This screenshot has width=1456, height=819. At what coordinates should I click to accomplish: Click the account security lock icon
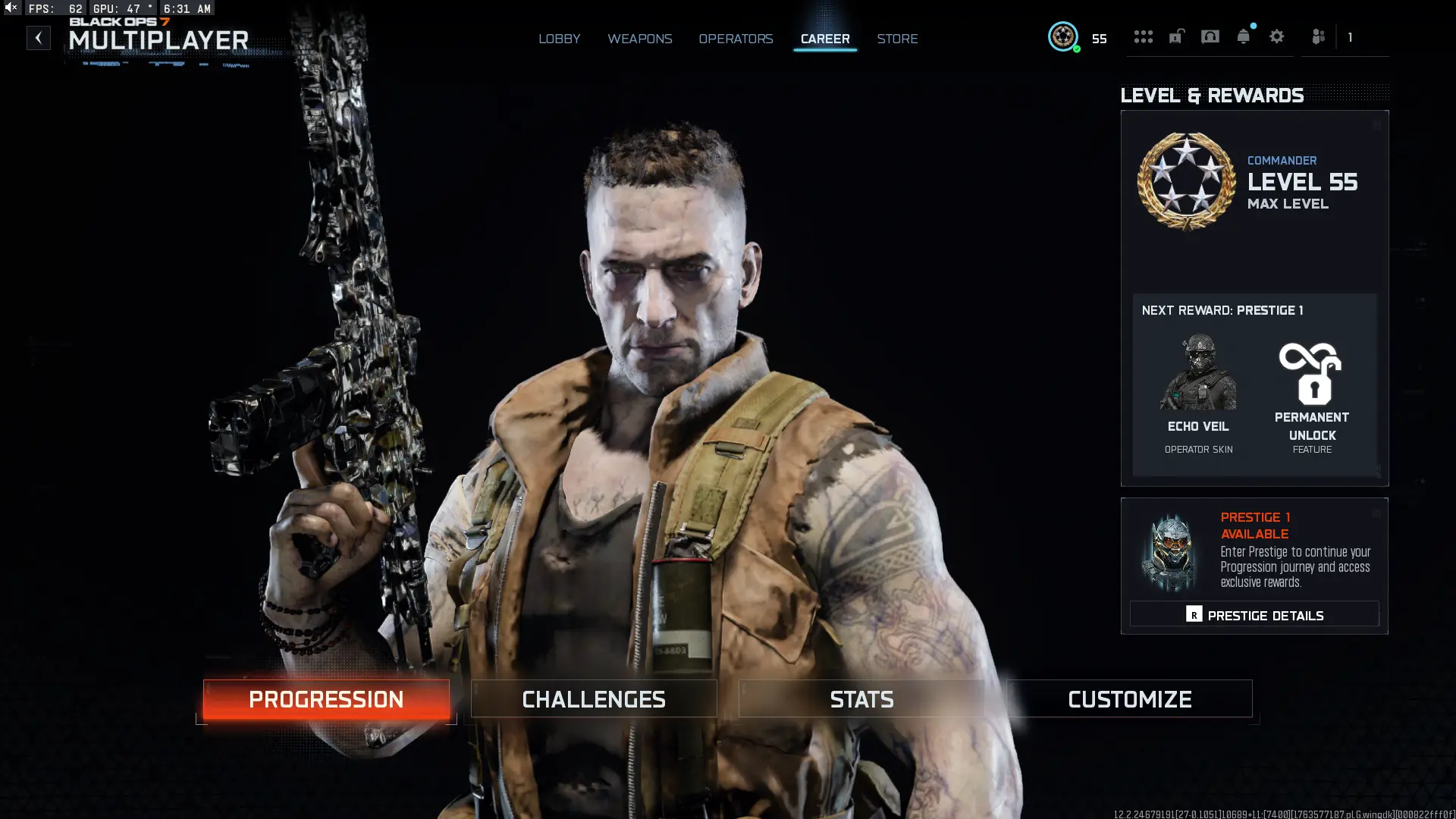coord(1176,36)
